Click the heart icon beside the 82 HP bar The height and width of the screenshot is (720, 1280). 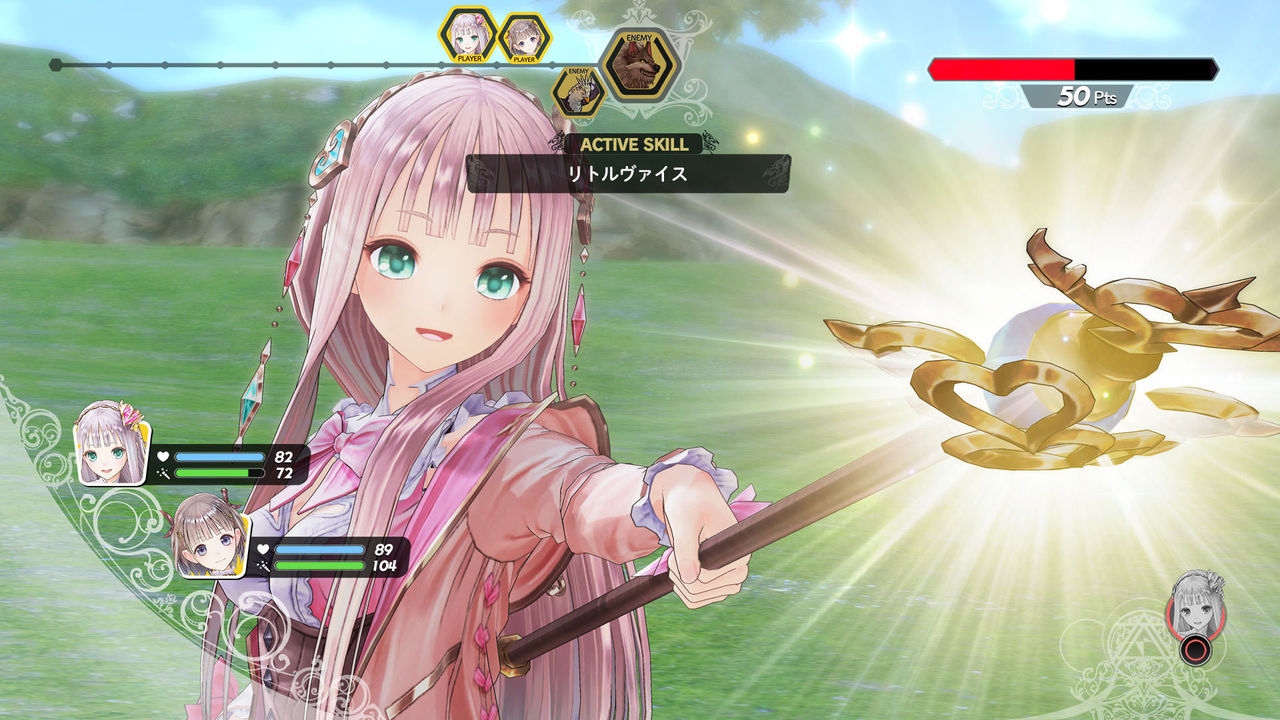162,455
